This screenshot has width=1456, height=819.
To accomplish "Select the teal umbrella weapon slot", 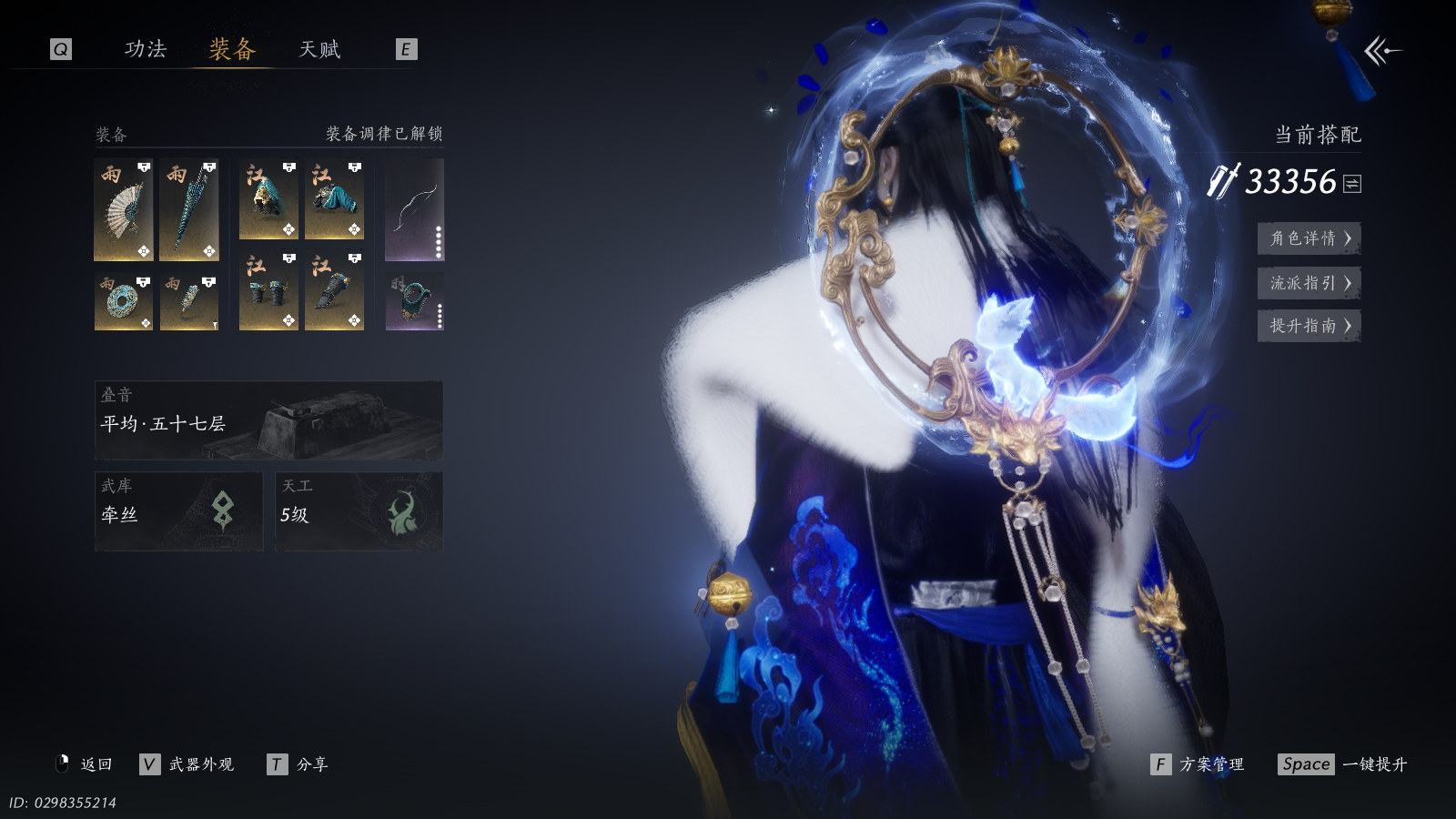I will pos(189,210).
